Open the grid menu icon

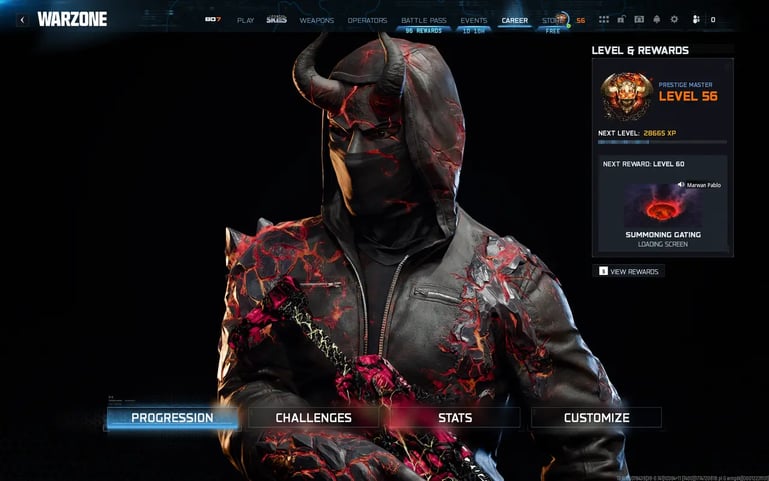[603, 20]
